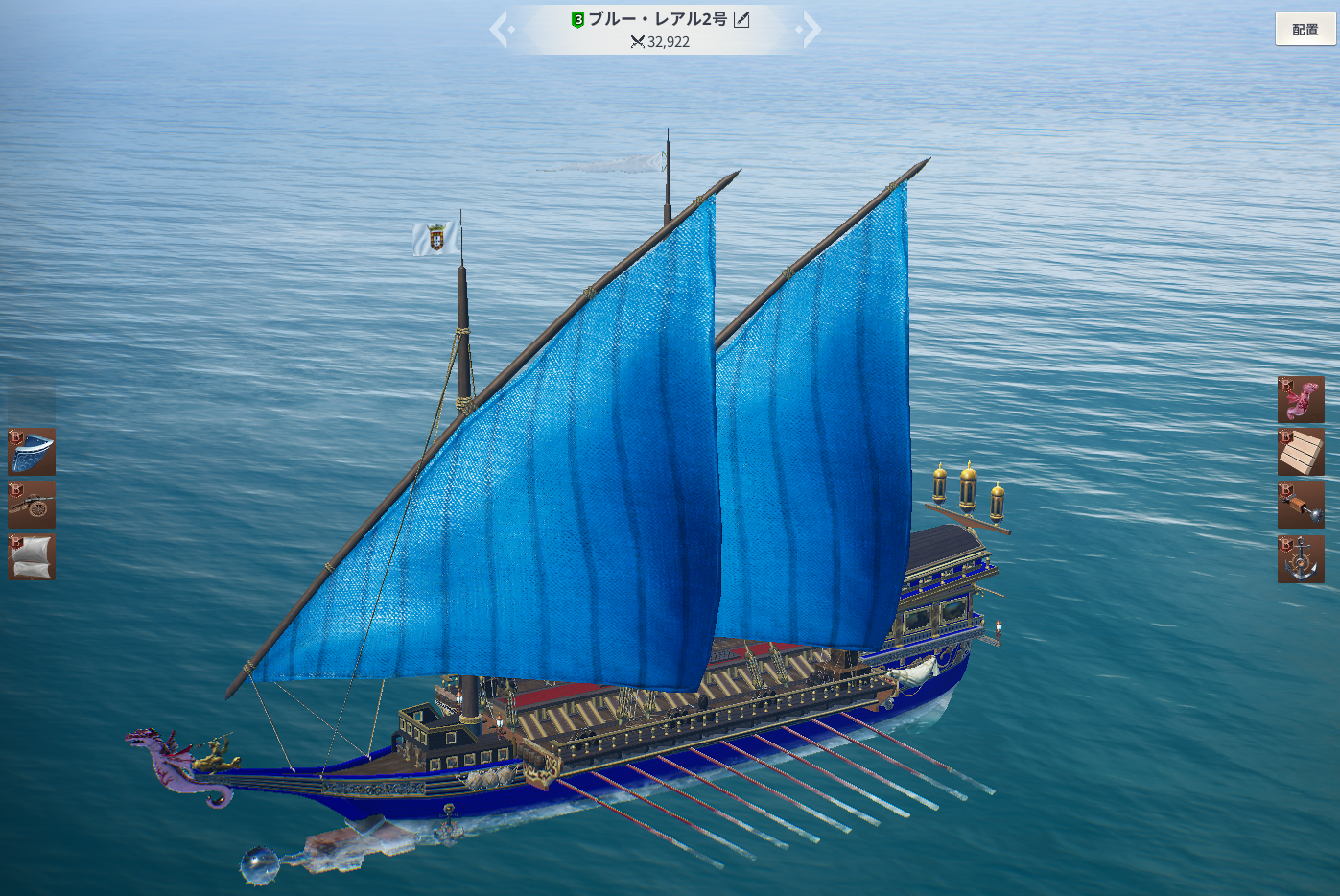Click the 配置 button
Image resolution: width=1340 pixels, height=896 pixels.
pyautogui.click(x=1305, y=30)
